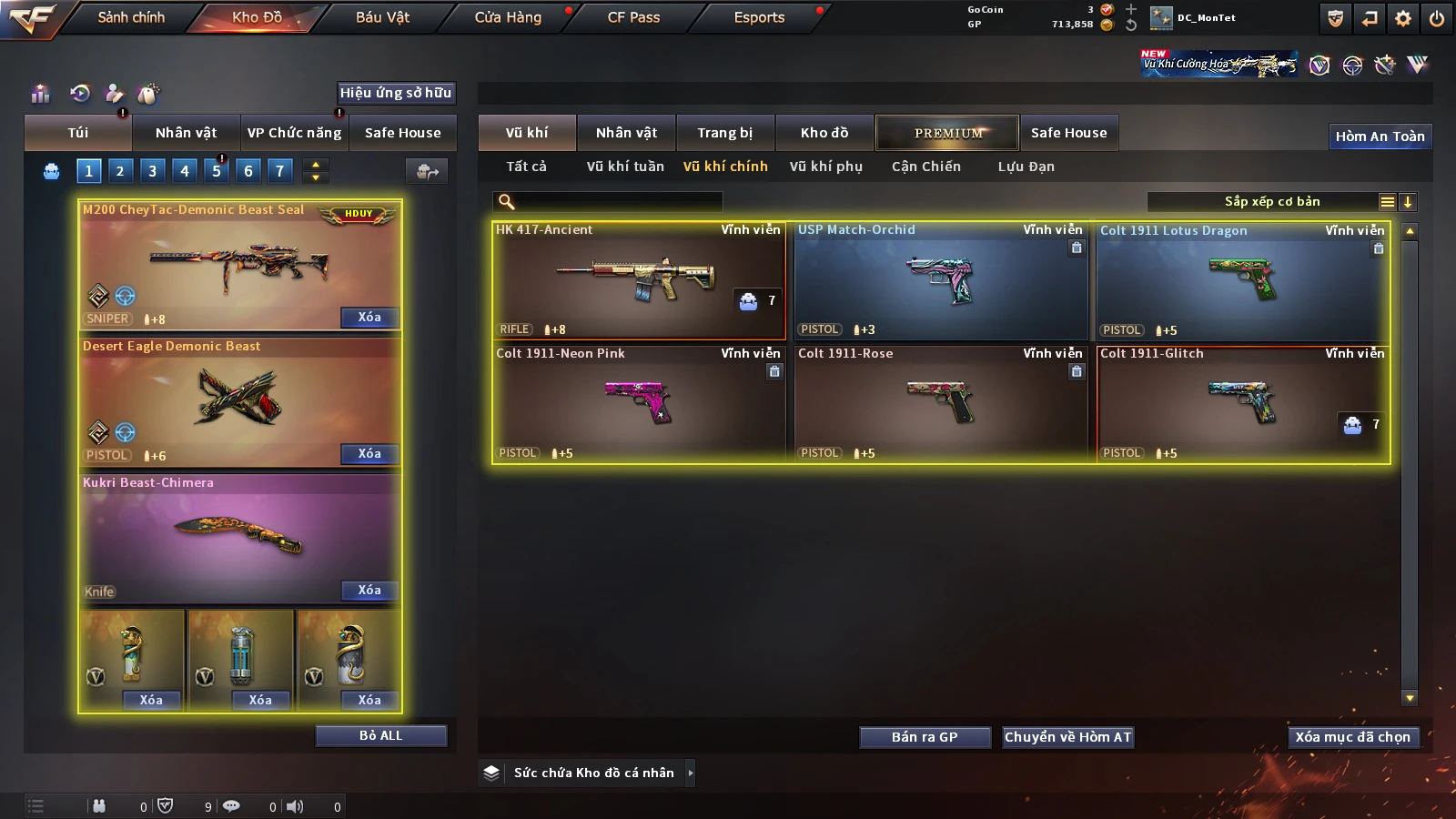Open the Esports menu

click(x=759, y=17)
